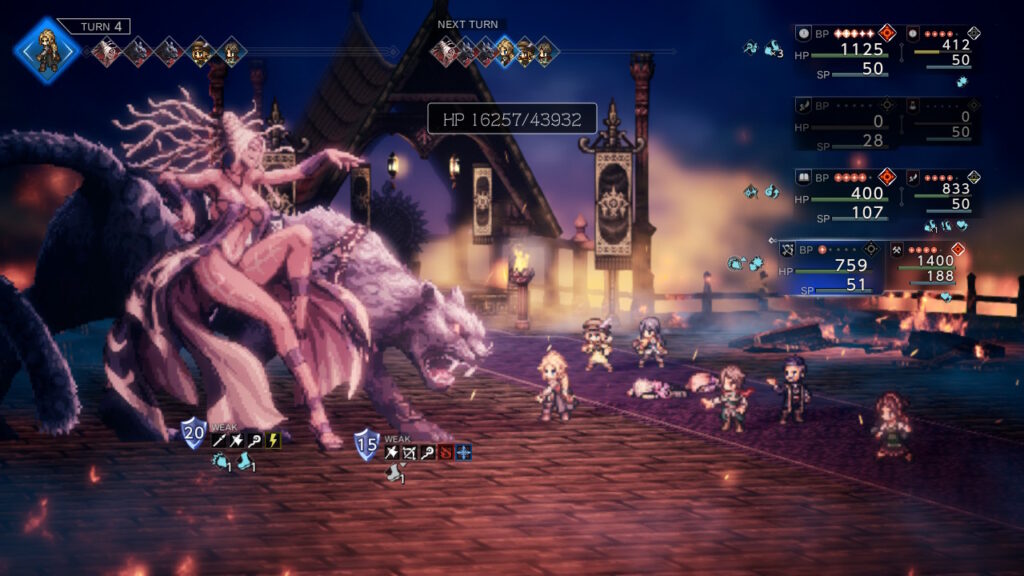The image size is (1024, 576).
Task: Select the shield counter showing 15
Action: tap(367, 444)
